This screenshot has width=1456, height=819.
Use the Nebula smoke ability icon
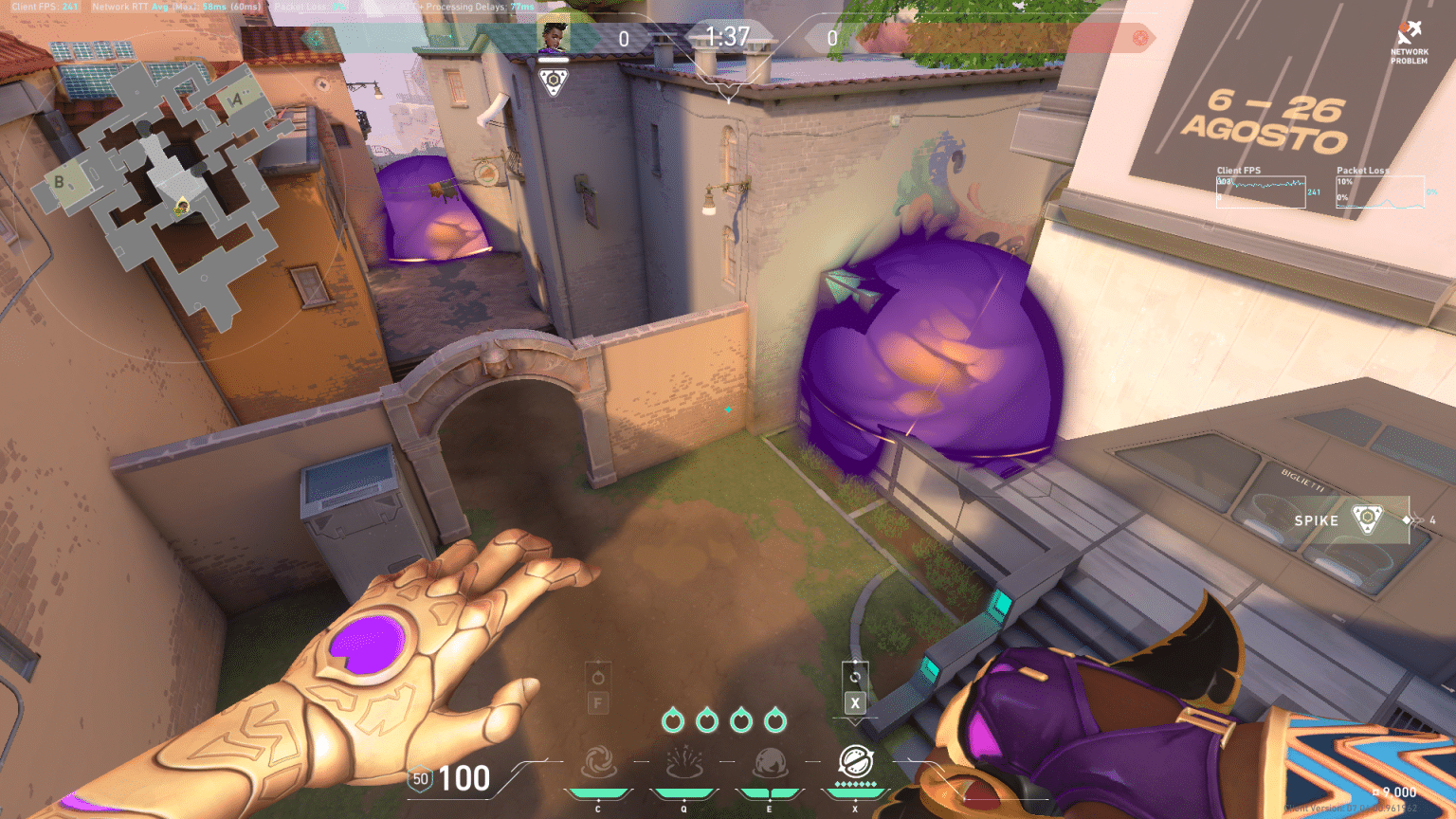(x=770, y=762)
